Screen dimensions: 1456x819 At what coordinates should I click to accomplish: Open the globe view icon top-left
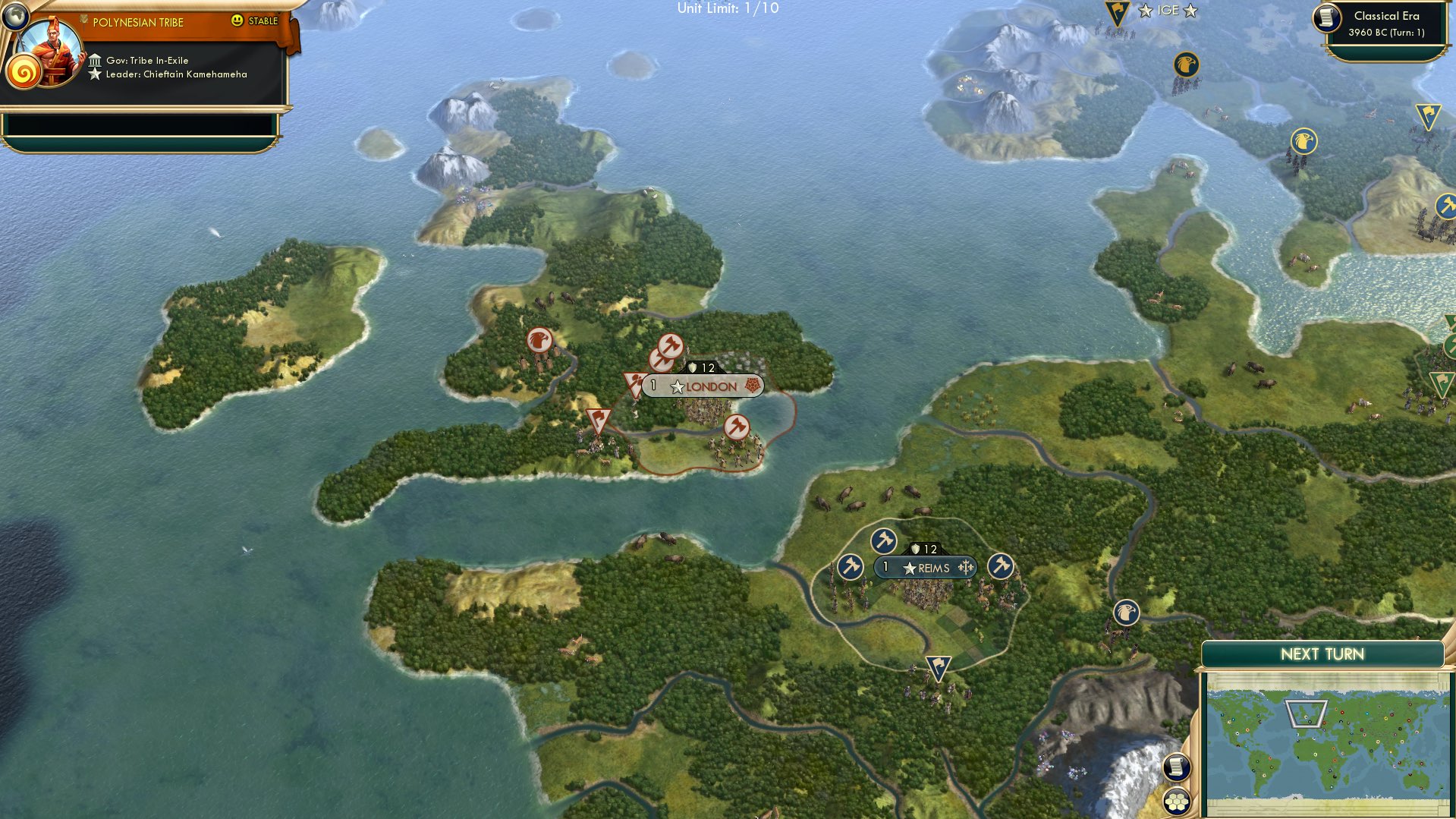pos(16,16)
